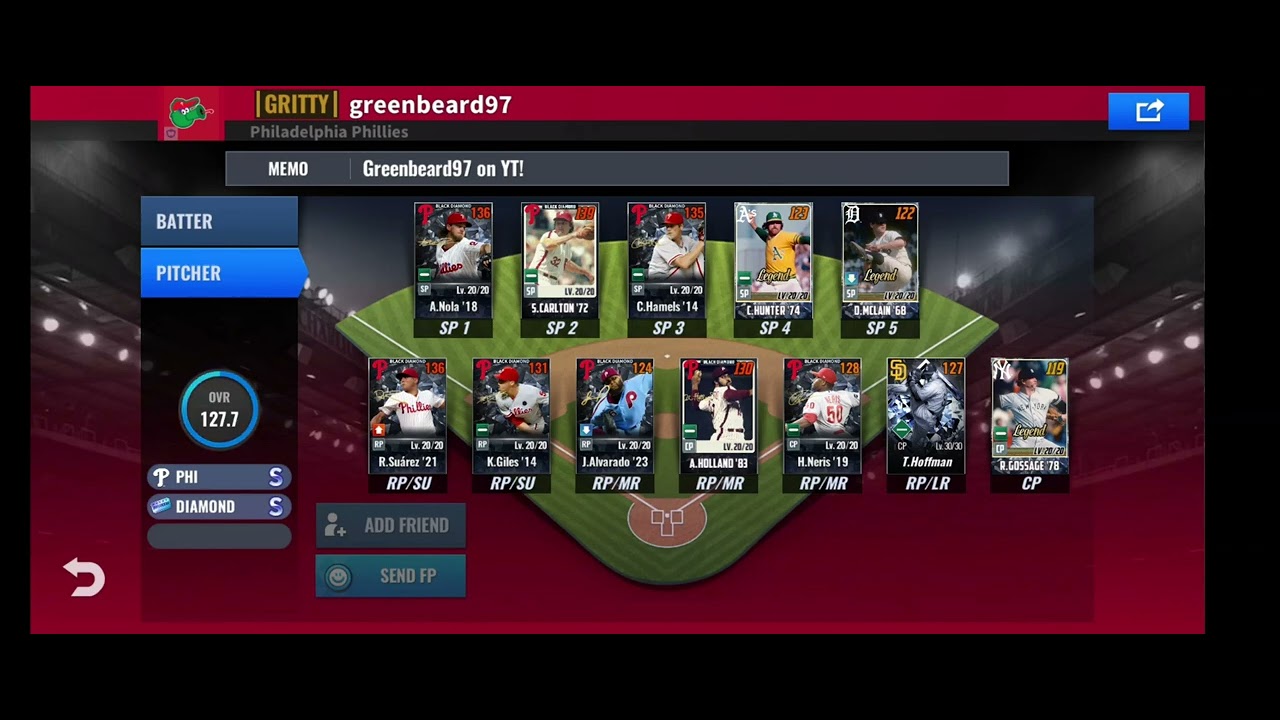Open the C.Hunter '74 legend card
Screen dimensions: 1280x720
tap(773, 260)
